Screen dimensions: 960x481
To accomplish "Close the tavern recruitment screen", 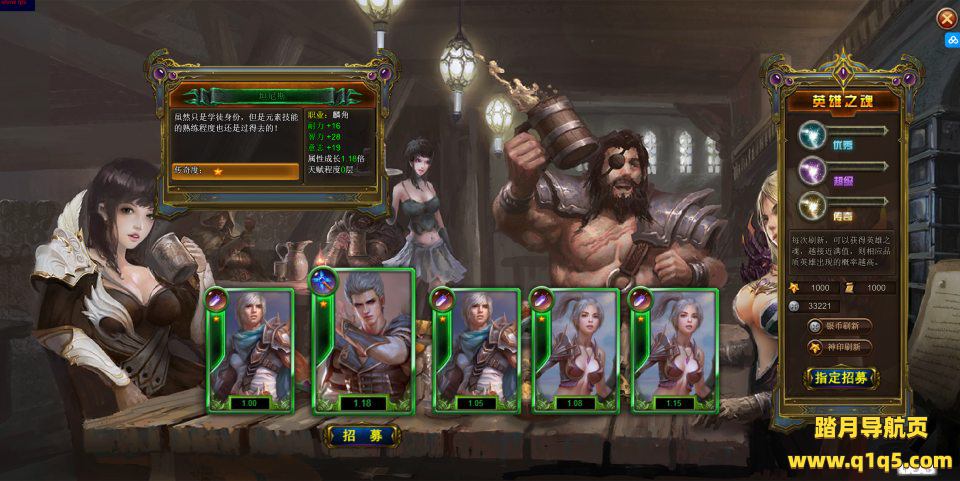I will (x=945, y=18).
